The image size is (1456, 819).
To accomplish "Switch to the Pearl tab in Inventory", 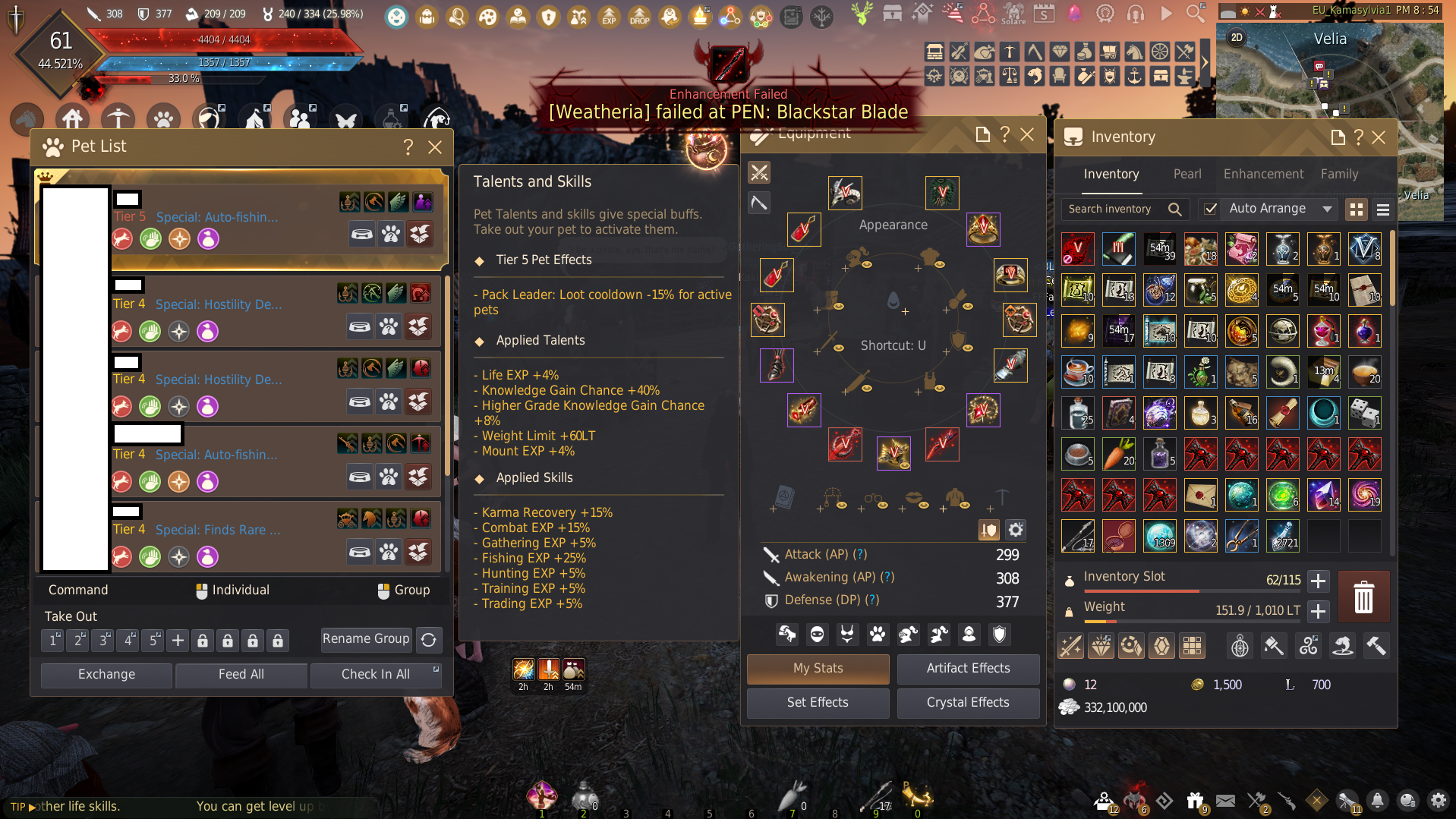I will 1187,174.
